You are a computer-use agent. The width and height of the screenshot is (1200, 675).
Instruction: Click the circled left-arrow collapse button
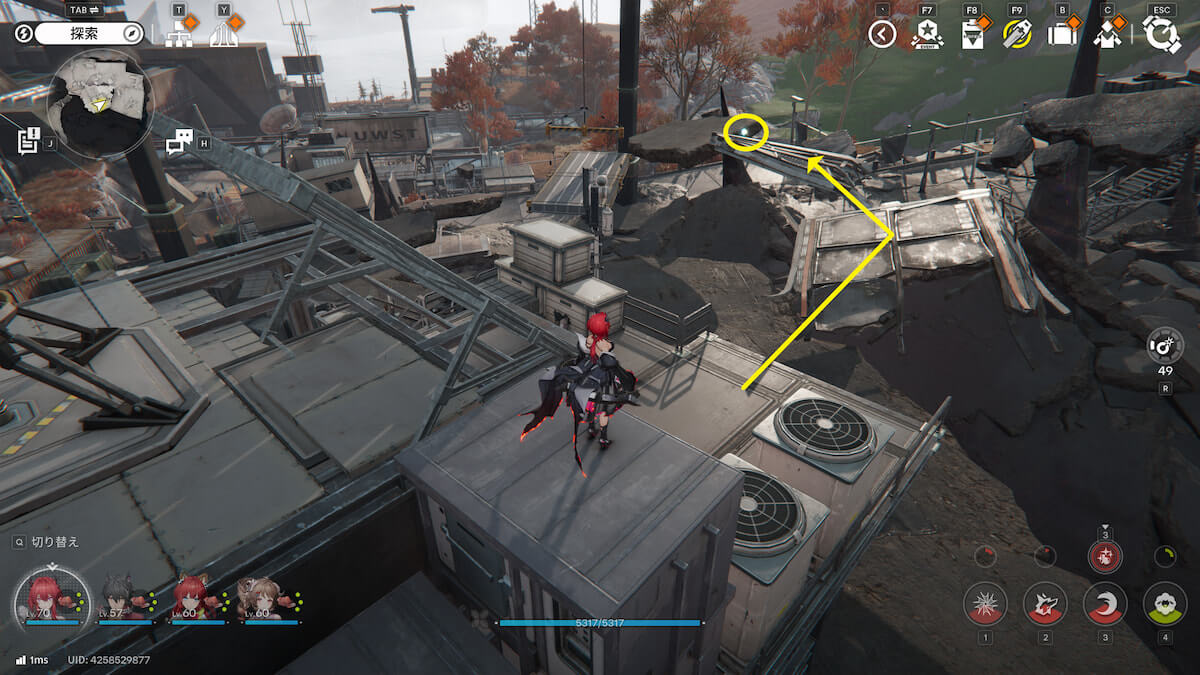[x=882, y=35]
